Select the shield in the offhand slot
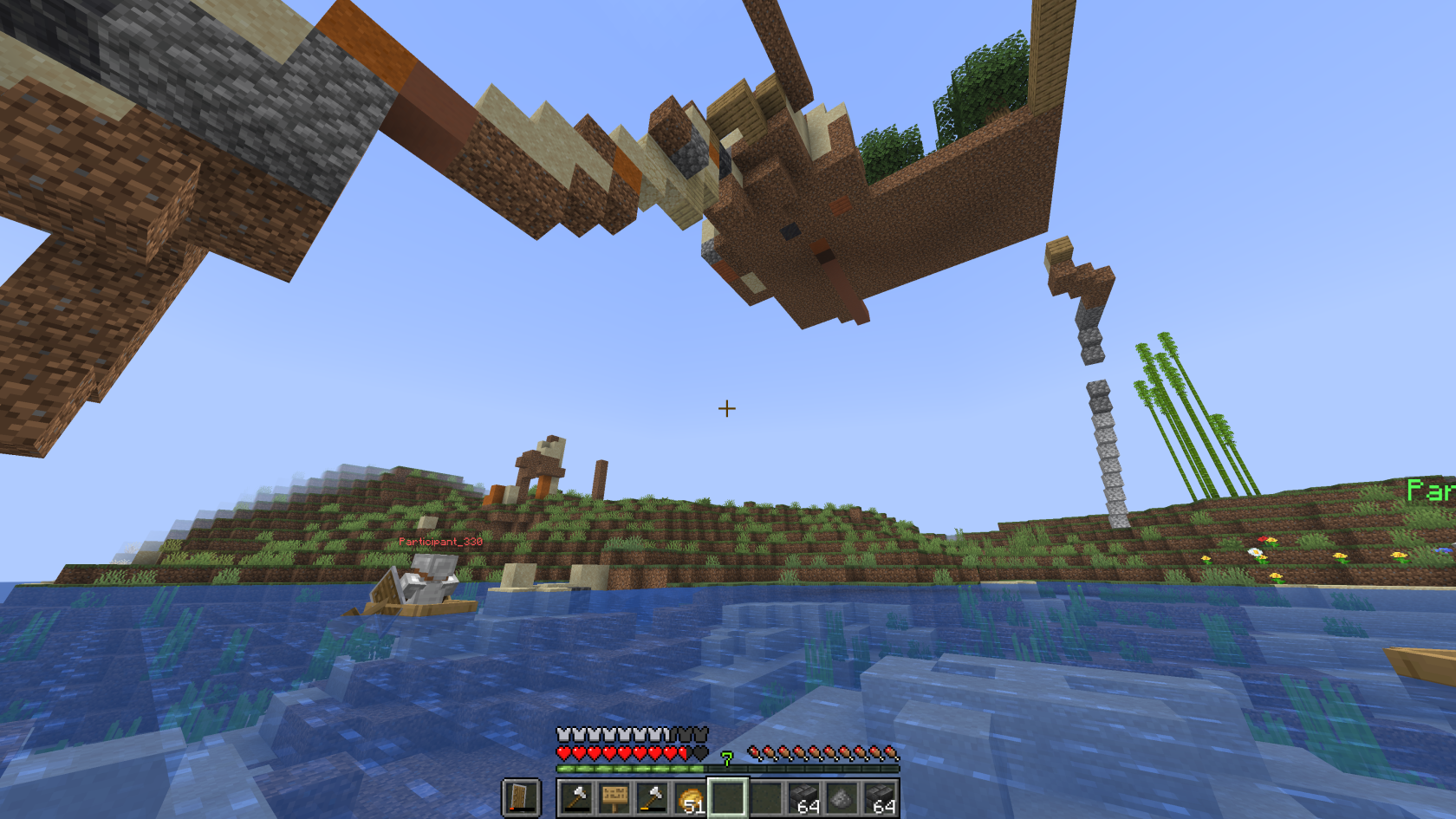Screen dimensions: 1456x819 click(521, 797)
